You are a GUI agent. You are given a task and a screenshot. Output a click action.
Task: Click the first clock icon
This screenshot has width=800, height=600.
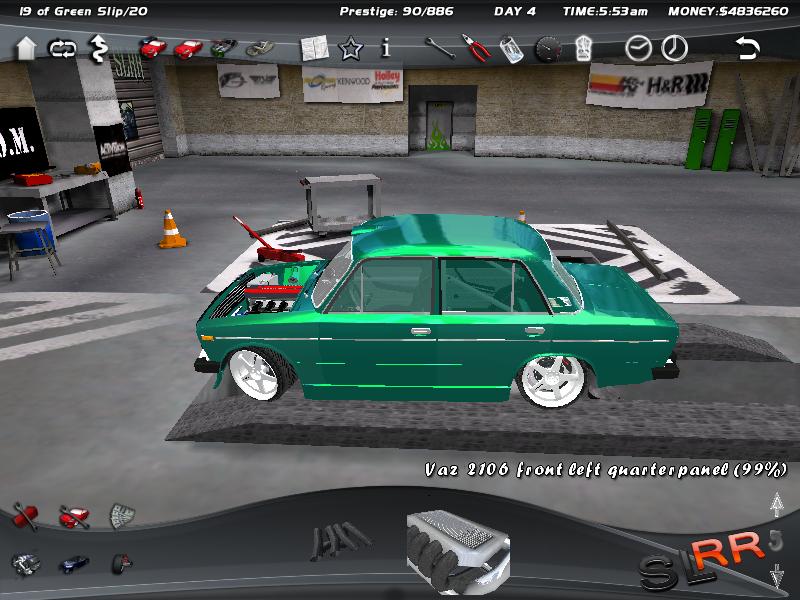pos(638,48)
